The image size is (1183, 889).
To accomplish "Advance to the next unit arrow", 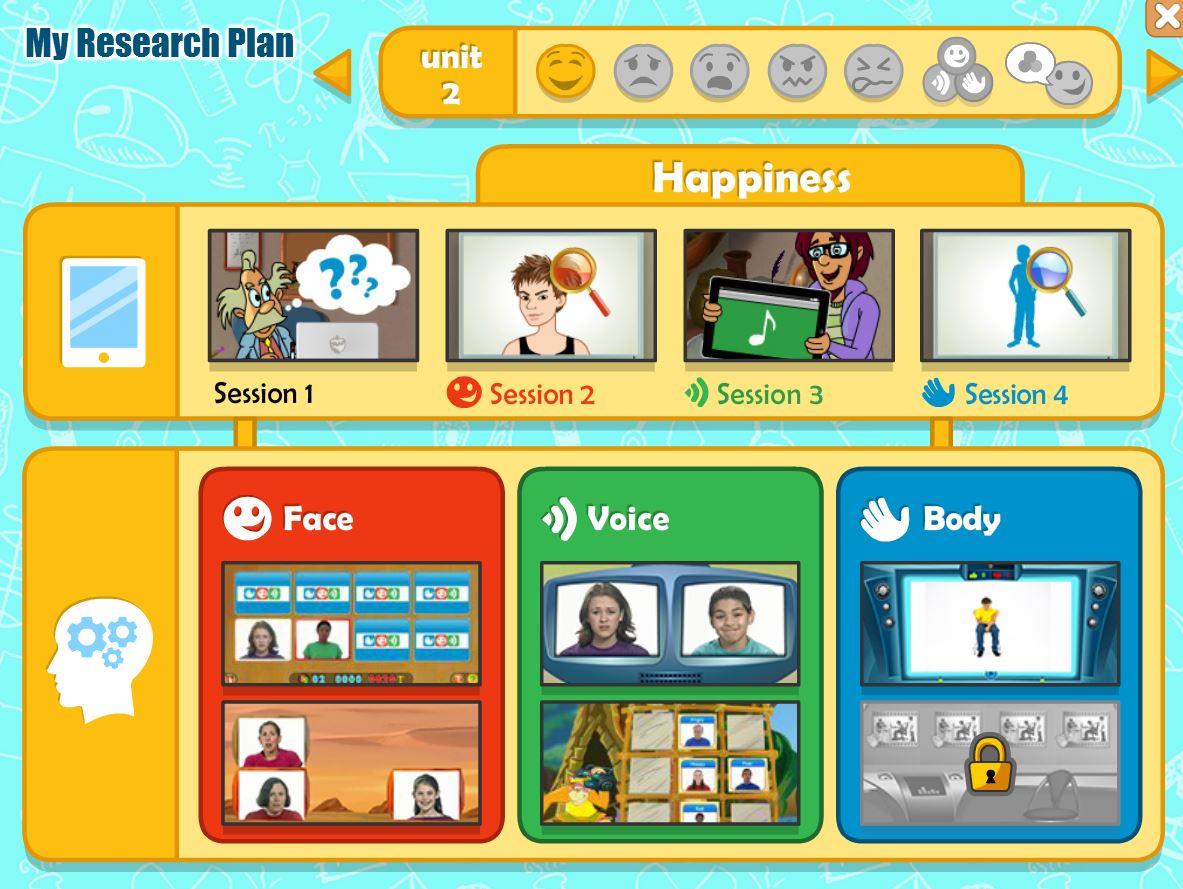I will click(x=1163, y=73).
